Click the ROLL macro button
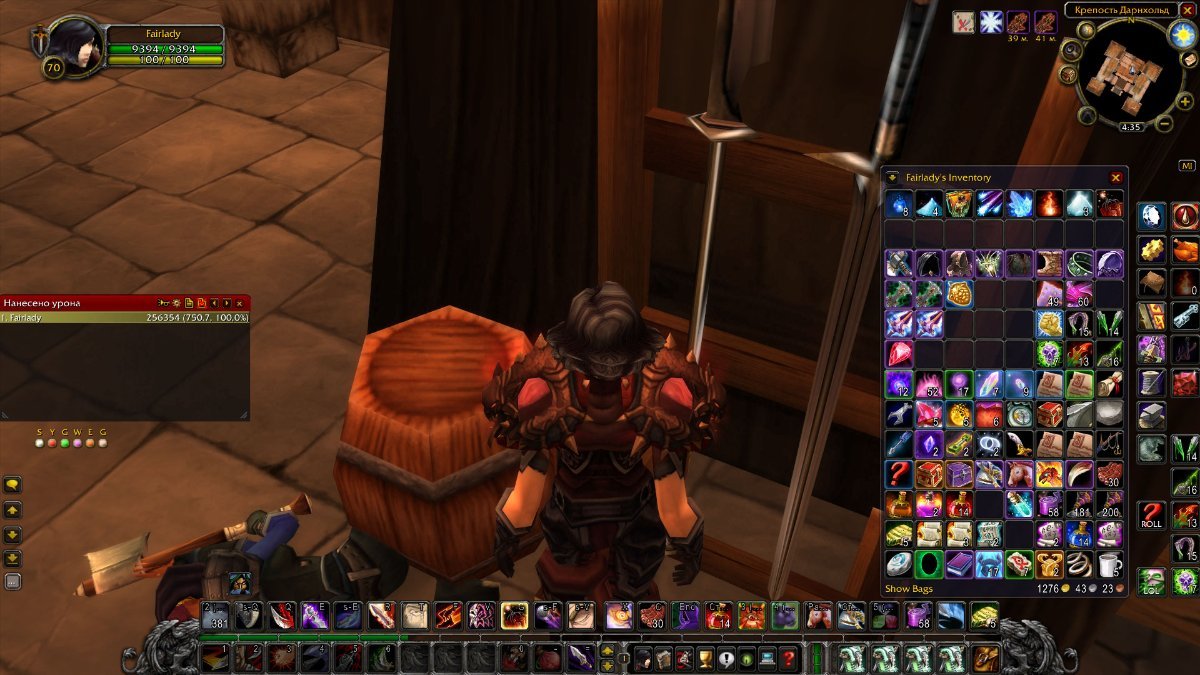Image resolution: width=1200 pixels, height=675 pixels. click(1152, 516)
